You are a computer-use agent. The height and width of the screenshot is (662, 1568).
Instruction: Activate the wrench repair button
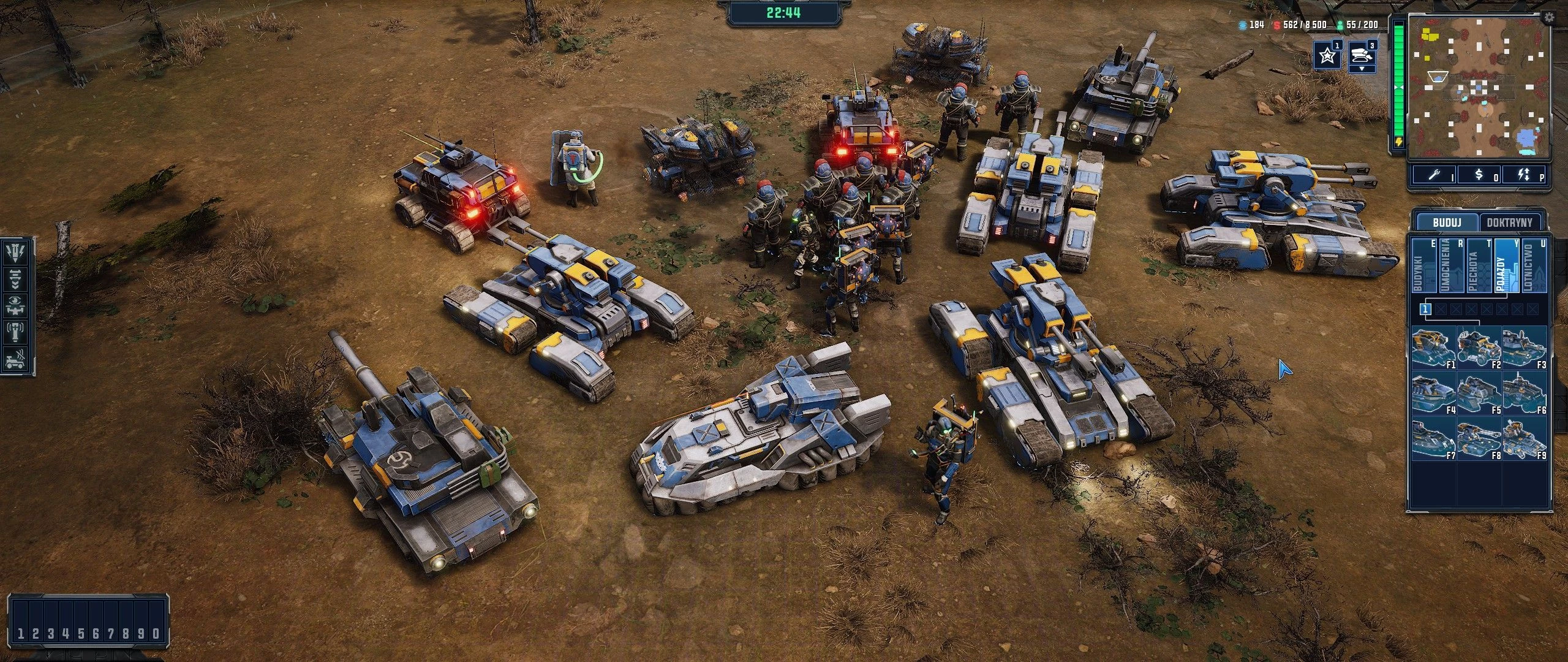point(1434,175)
